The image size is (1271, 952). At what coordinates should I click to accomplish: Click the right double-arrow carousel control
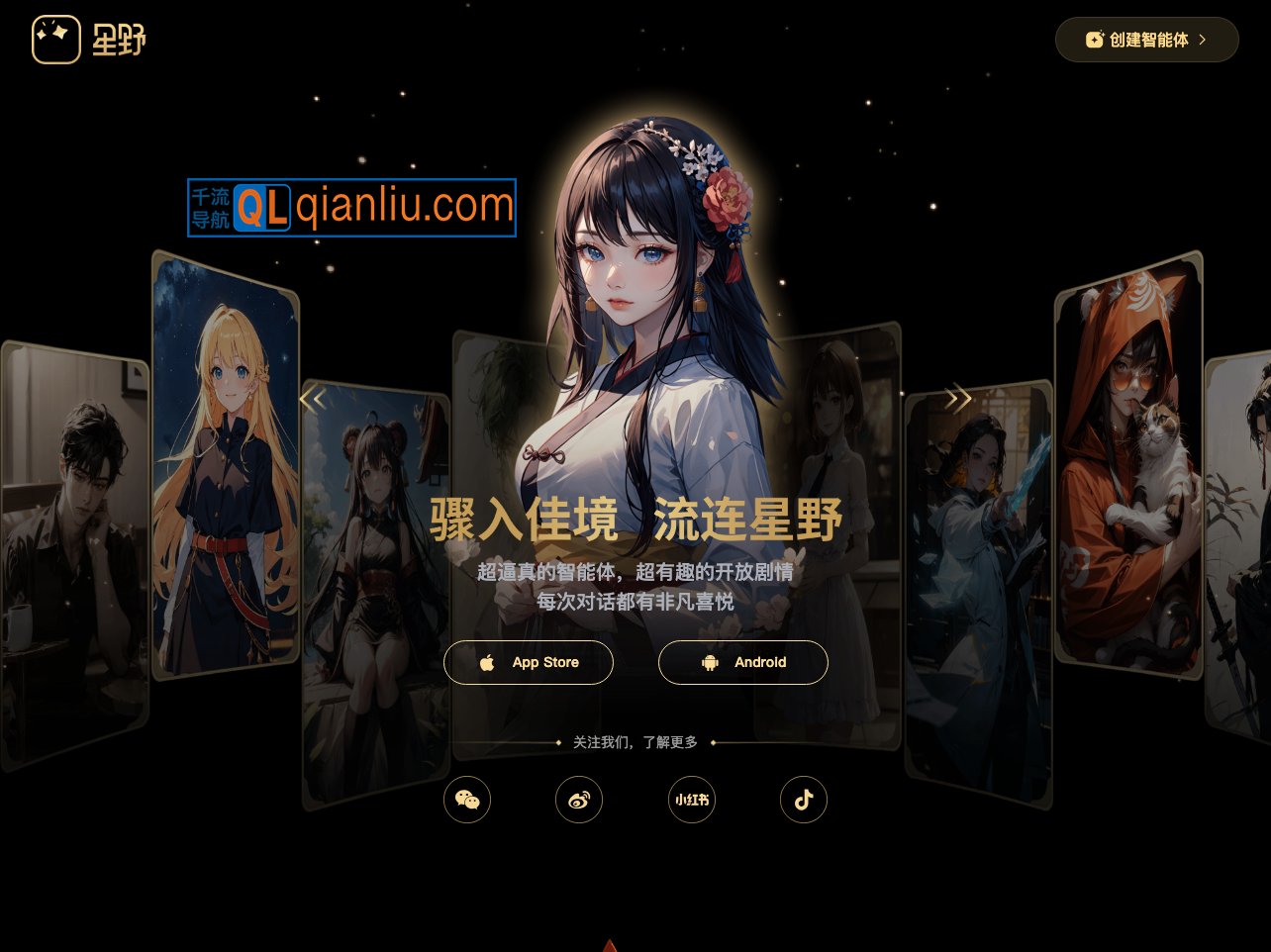958,398
